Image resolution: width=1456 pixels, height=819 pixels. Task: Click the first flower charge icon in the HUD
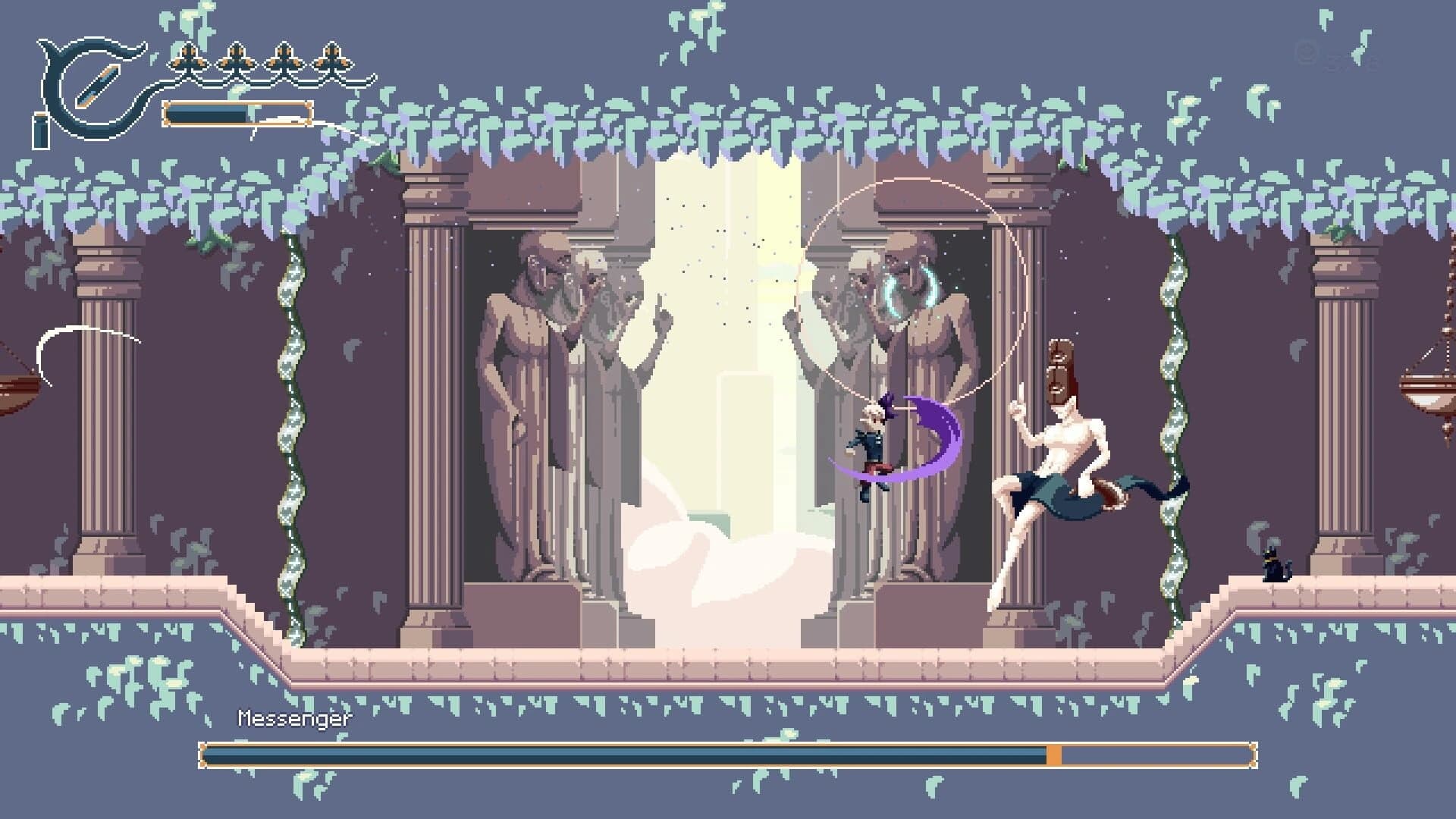[x=188, y=57]
